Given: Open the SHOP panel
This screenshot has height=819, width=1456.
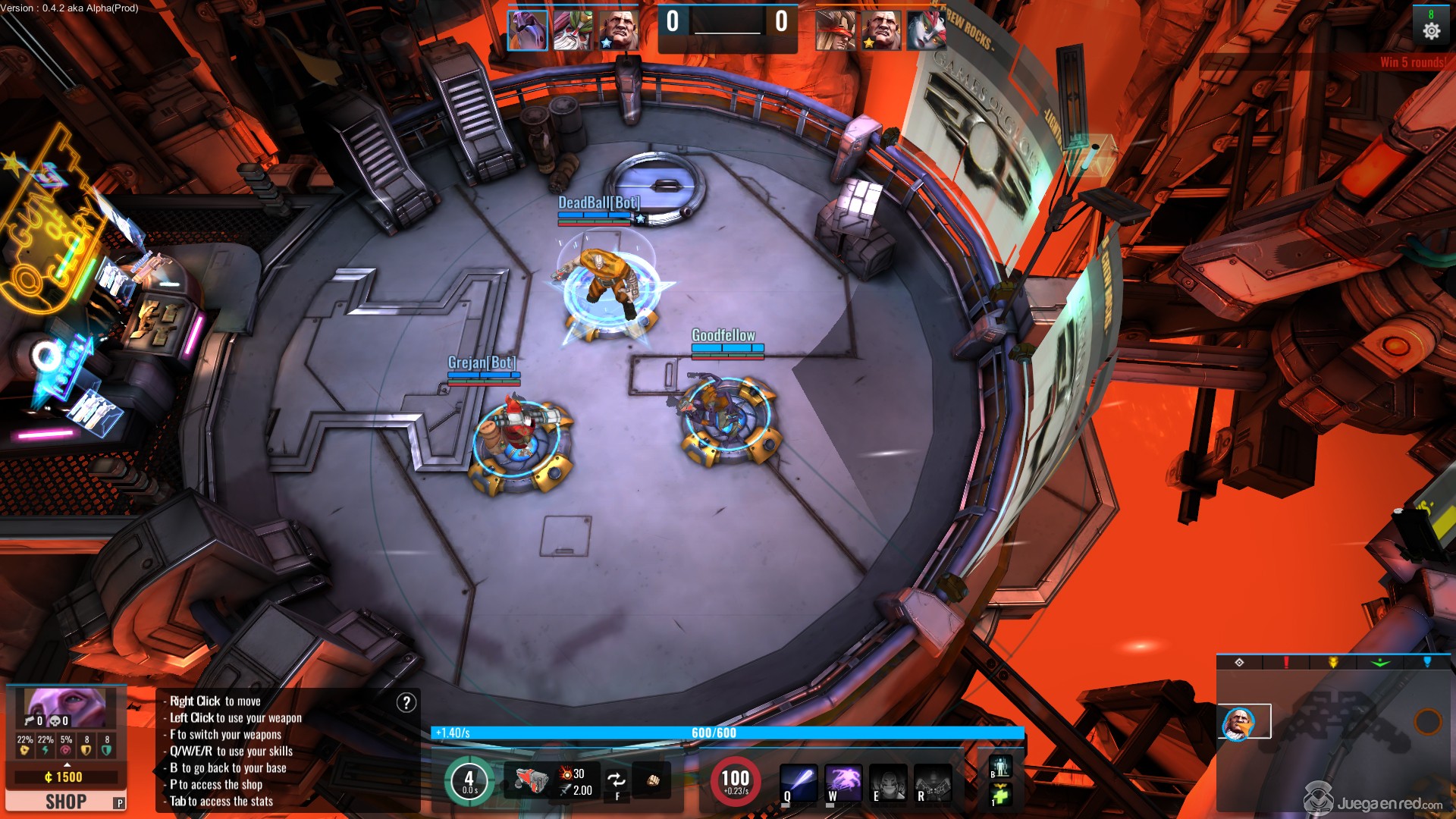Looking at the screenshot, I should (x=65, y=802).
